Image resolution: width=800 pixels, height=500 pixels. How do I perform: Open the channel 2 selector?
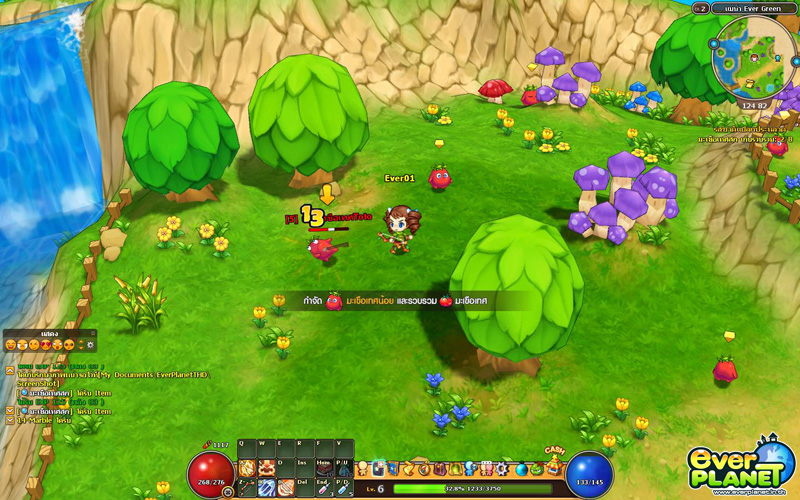click(701, 8)
